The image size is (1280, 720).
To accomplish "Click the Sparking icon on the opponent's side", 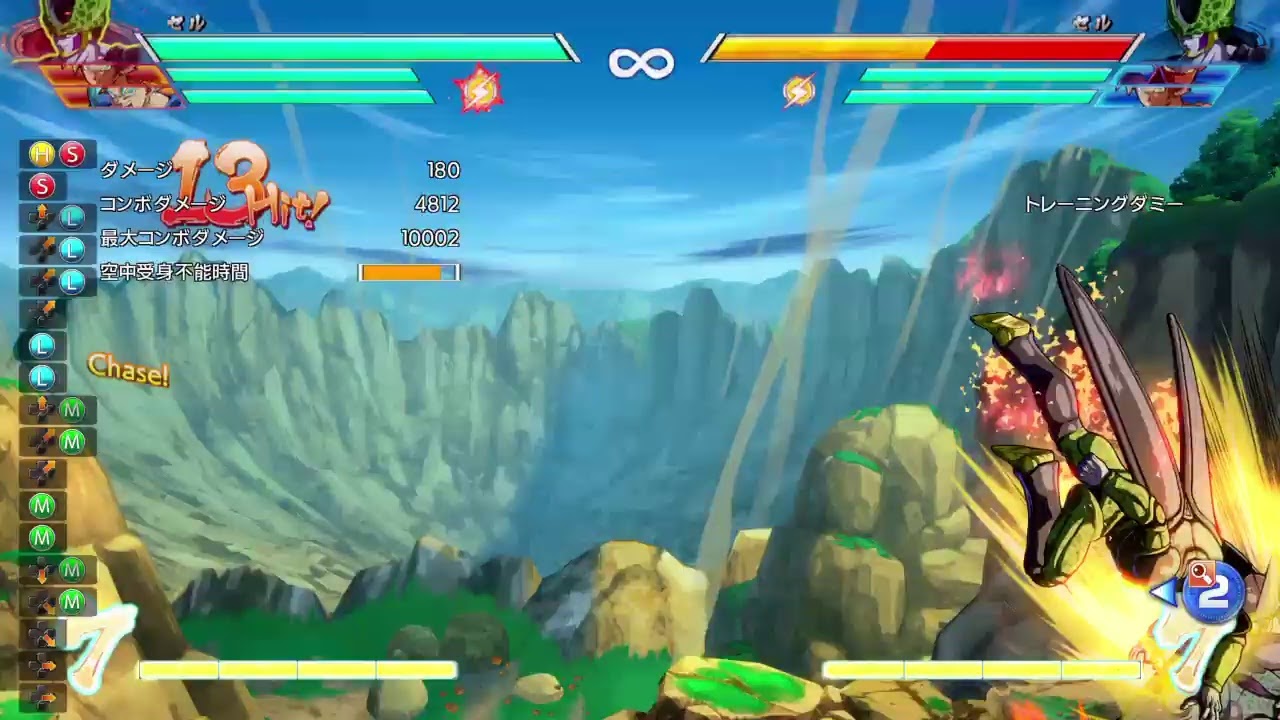I will pos(798,90).
